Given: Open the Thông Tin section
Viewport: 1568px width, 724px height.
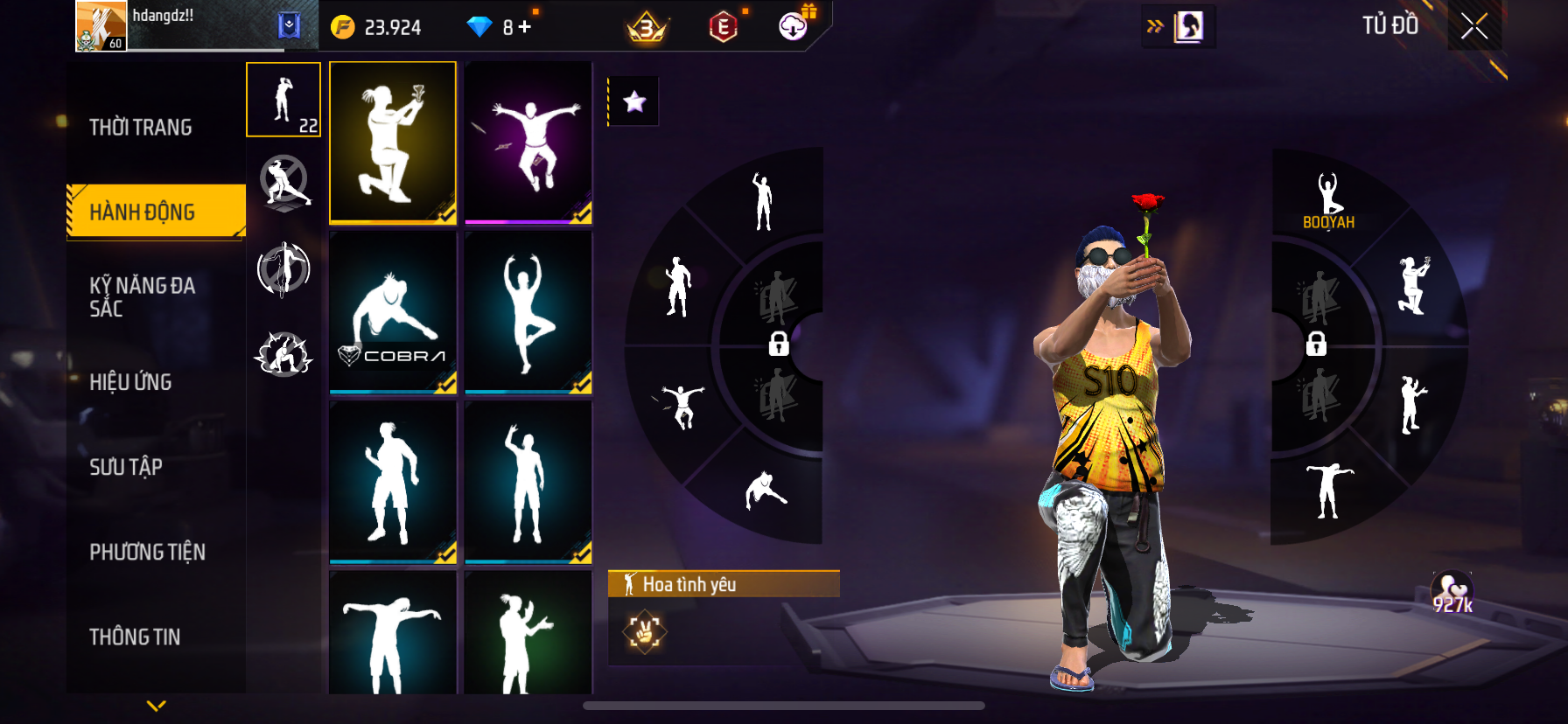Looking at the screenshot, I should [x=135, y=637].
